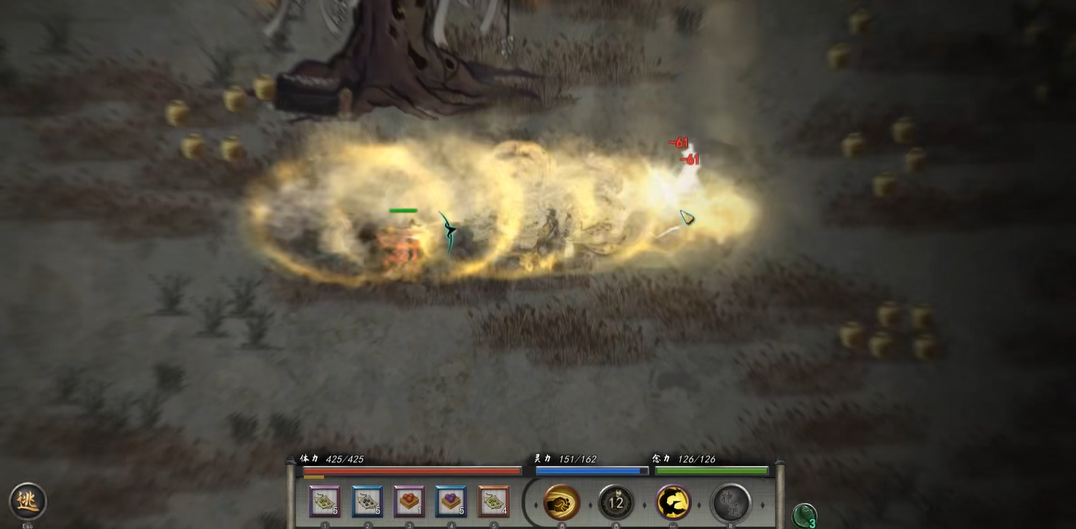The width and height of the screenshot is (1076, 529).
Task: Activate the golden fist skill
Action: [x=562, y=502]
